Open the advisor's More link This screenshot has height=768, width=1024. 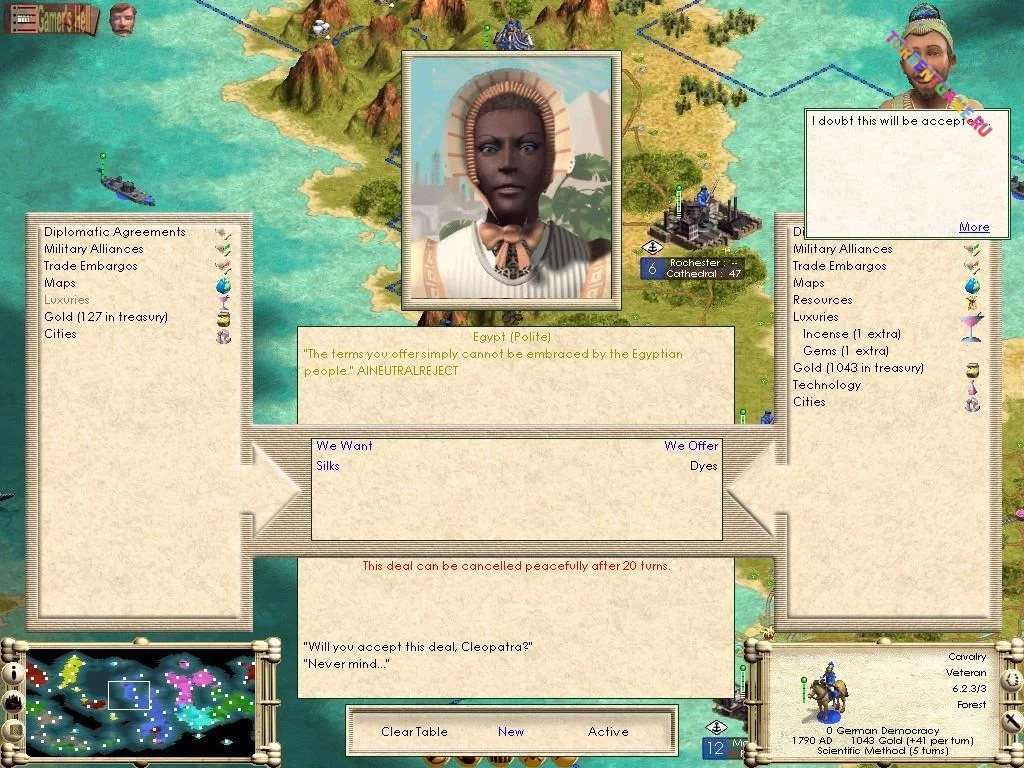[x=974, y=227]
